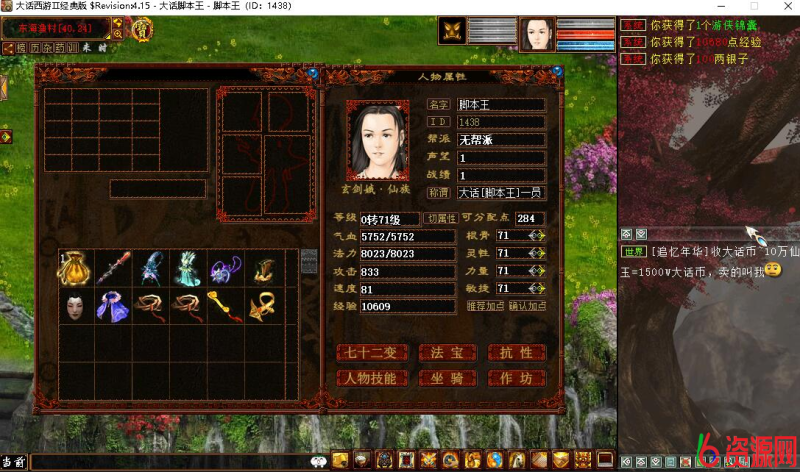Select the golden pouch item in inventory
This screenshot has height=472, width=800.
73,267
